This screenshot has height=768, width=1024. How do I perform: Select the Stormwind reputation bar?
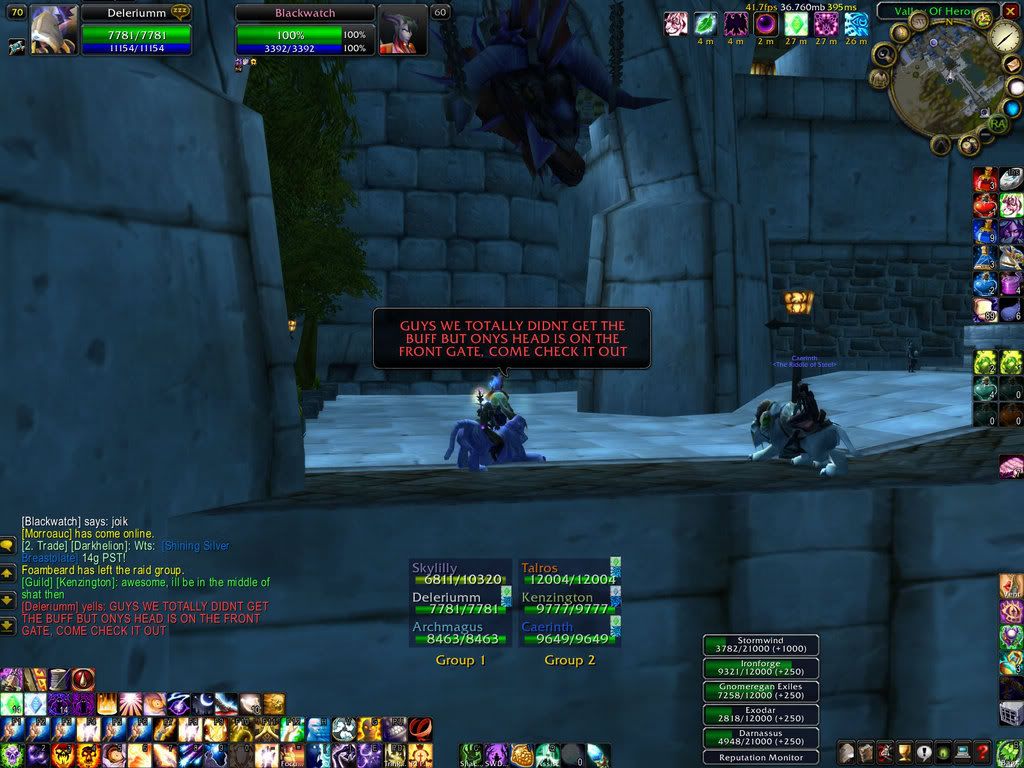point(761,645)
